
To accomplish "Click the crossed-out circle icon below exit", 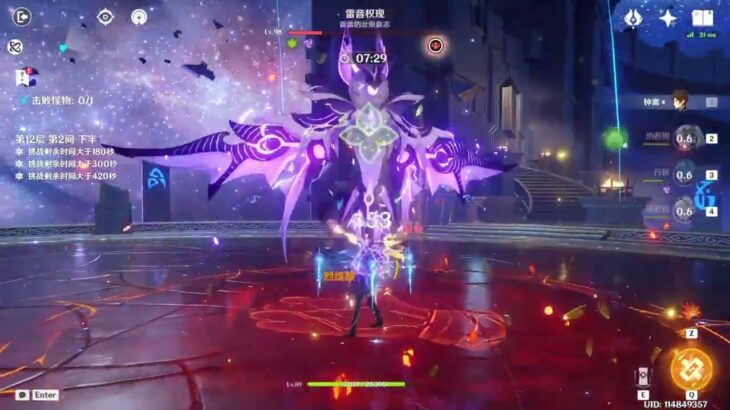I will click(15, 46).
